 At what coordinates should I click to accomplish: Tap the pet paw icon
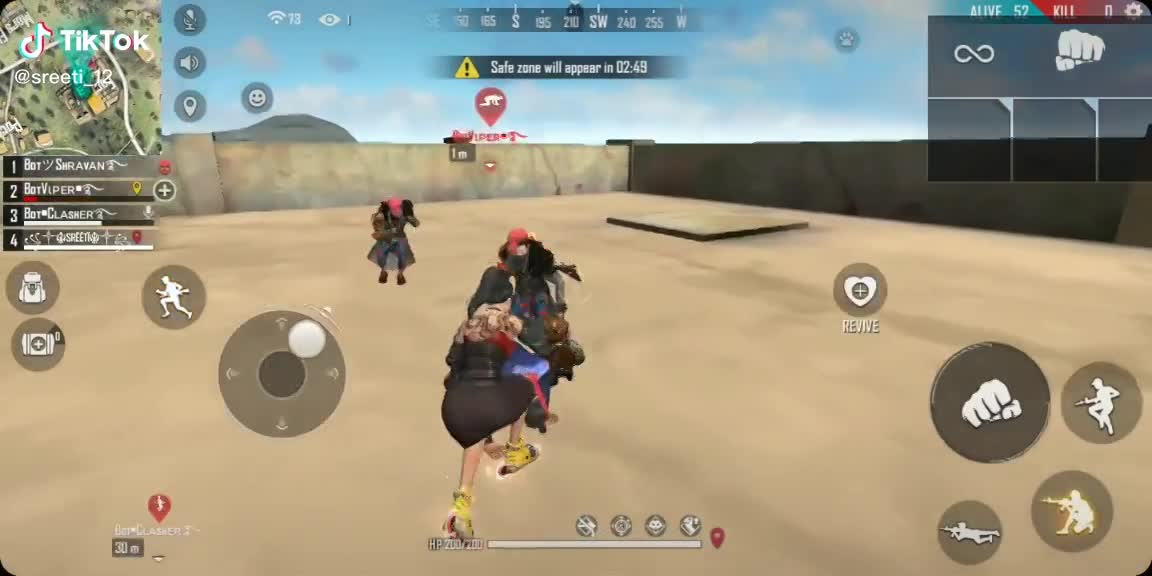pyautogui.click(x=846, y=40)
